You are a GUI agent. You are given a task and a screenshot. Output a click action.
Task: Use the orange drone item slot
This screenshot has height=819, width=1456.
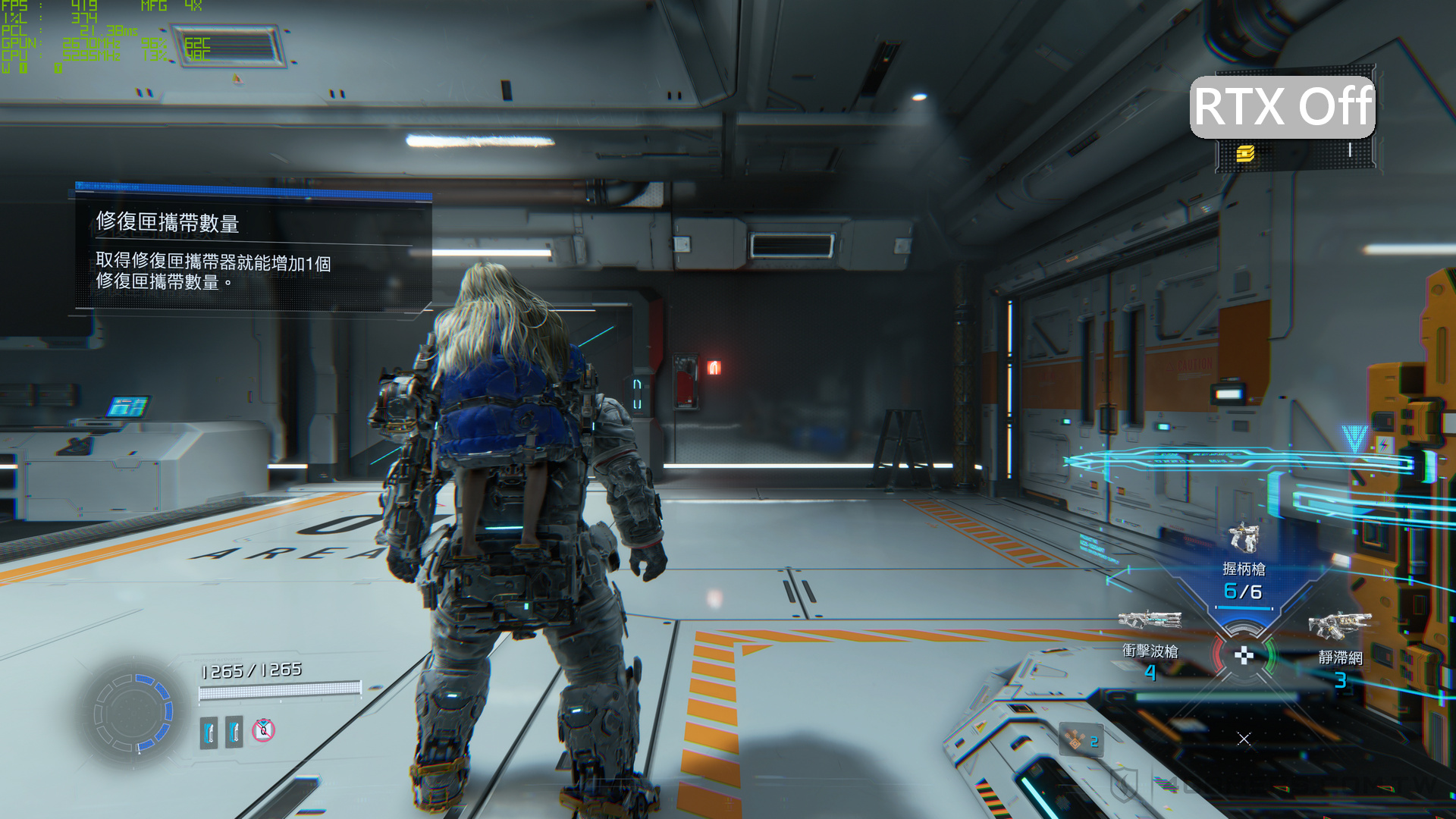[x=1081, y=739]
